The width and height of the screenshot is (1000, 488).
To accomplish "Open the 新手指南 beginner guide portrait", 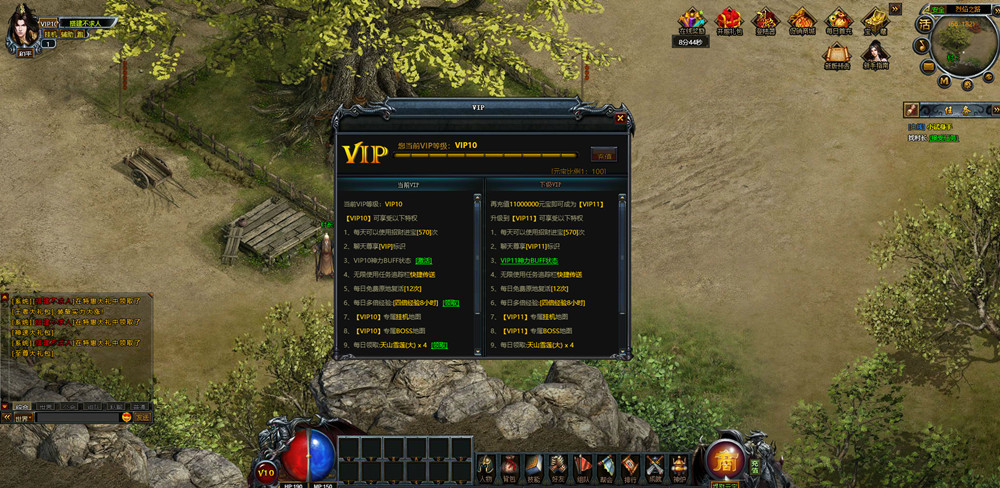I will tap(876, 55).
